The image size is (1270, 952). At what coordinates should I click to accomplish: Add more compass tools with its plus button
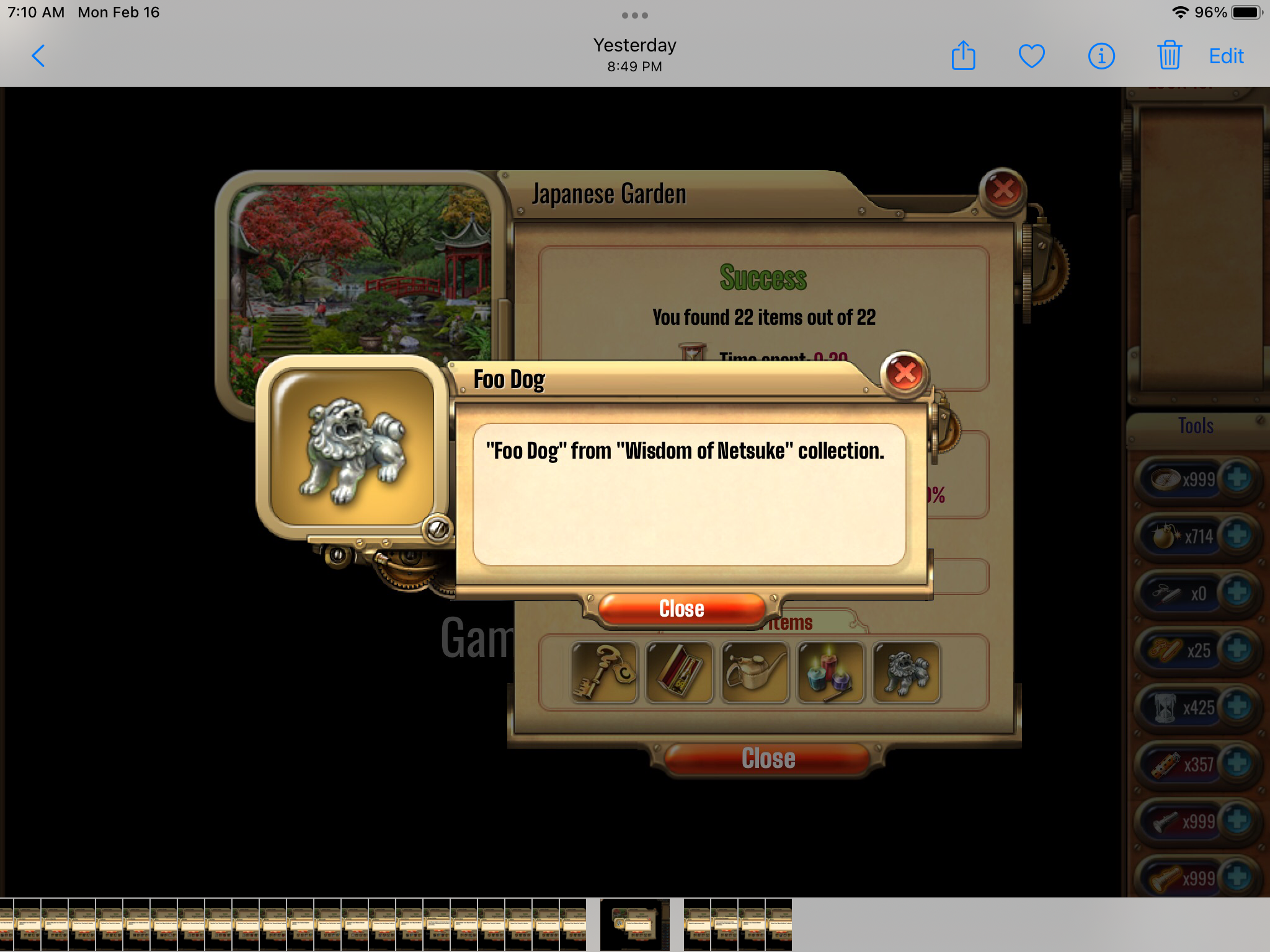(1237, 478)
